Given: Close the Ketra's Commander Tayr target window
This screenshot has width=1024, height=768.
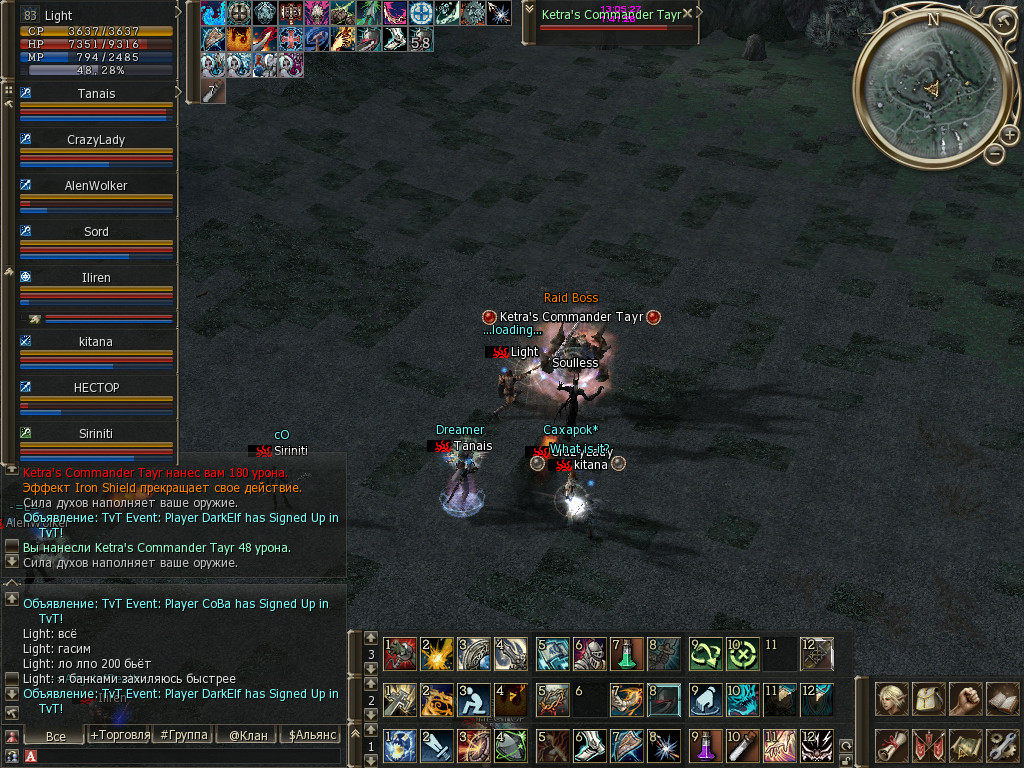Looking at the screenshot, I should (687, 14).
